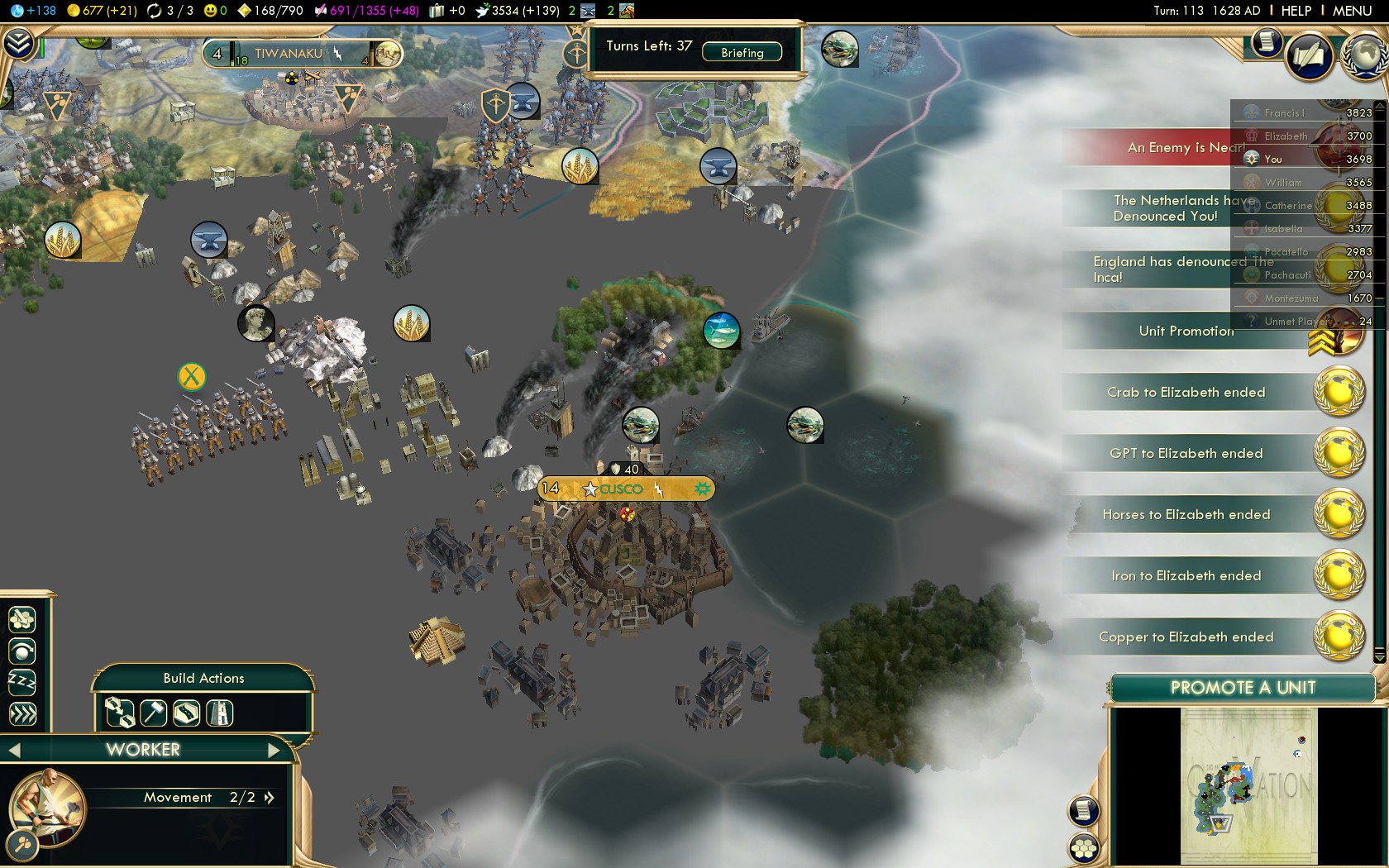Choose the hammer build action

[x=154, y=713]
